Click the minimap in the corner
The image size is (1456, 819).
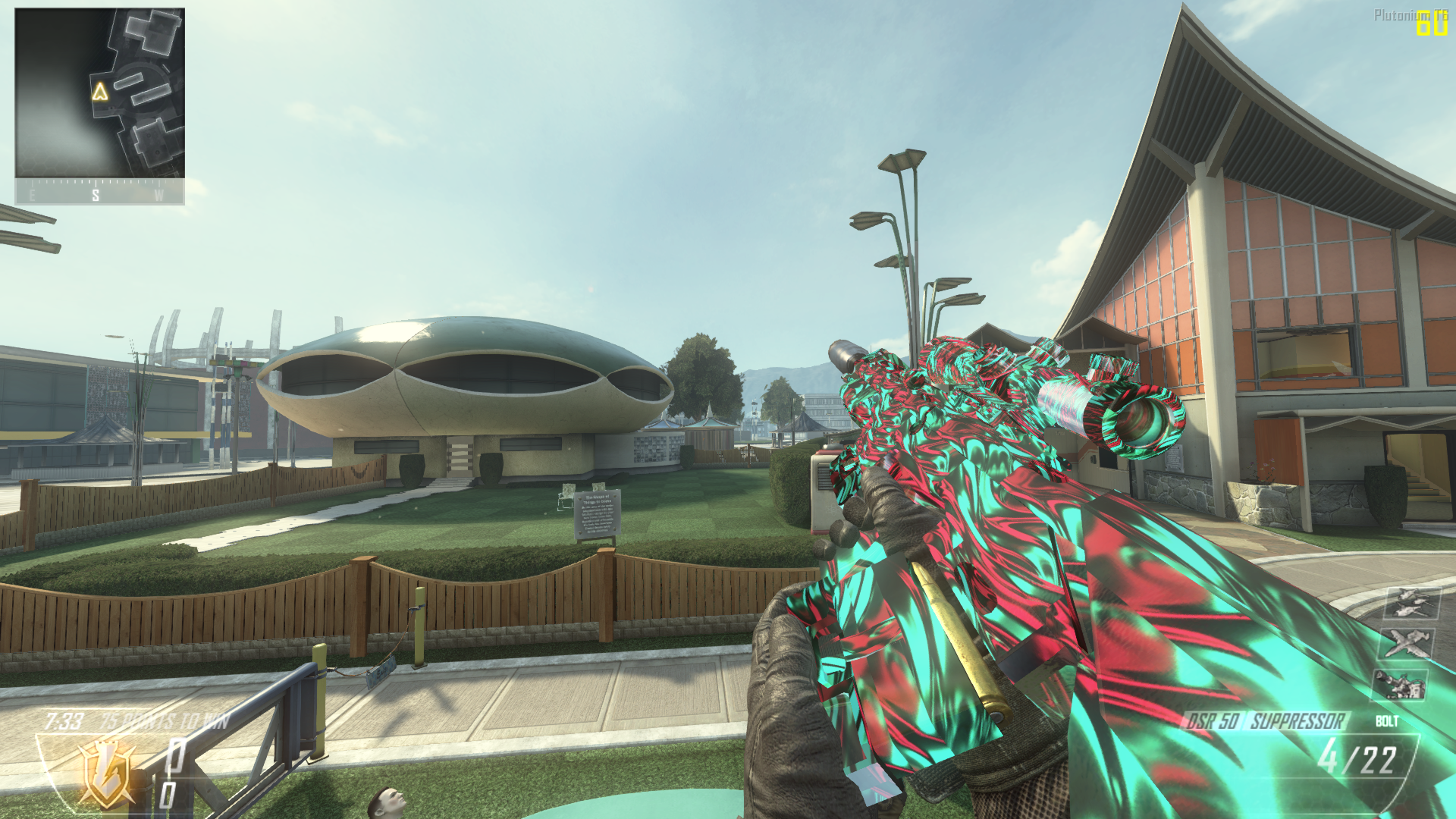click(99, 93)
